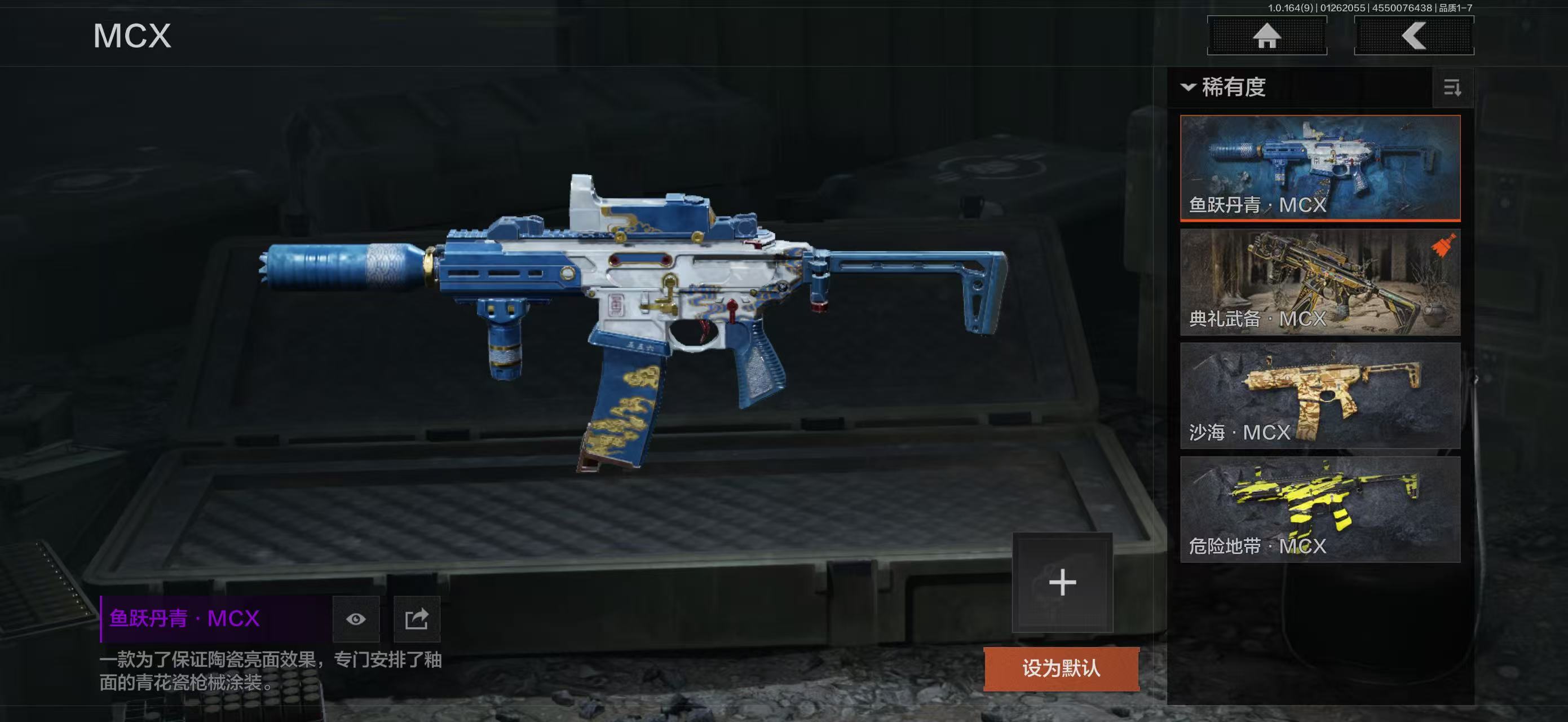Open the 稀有度 sort dropdown

pos(1224,87)
